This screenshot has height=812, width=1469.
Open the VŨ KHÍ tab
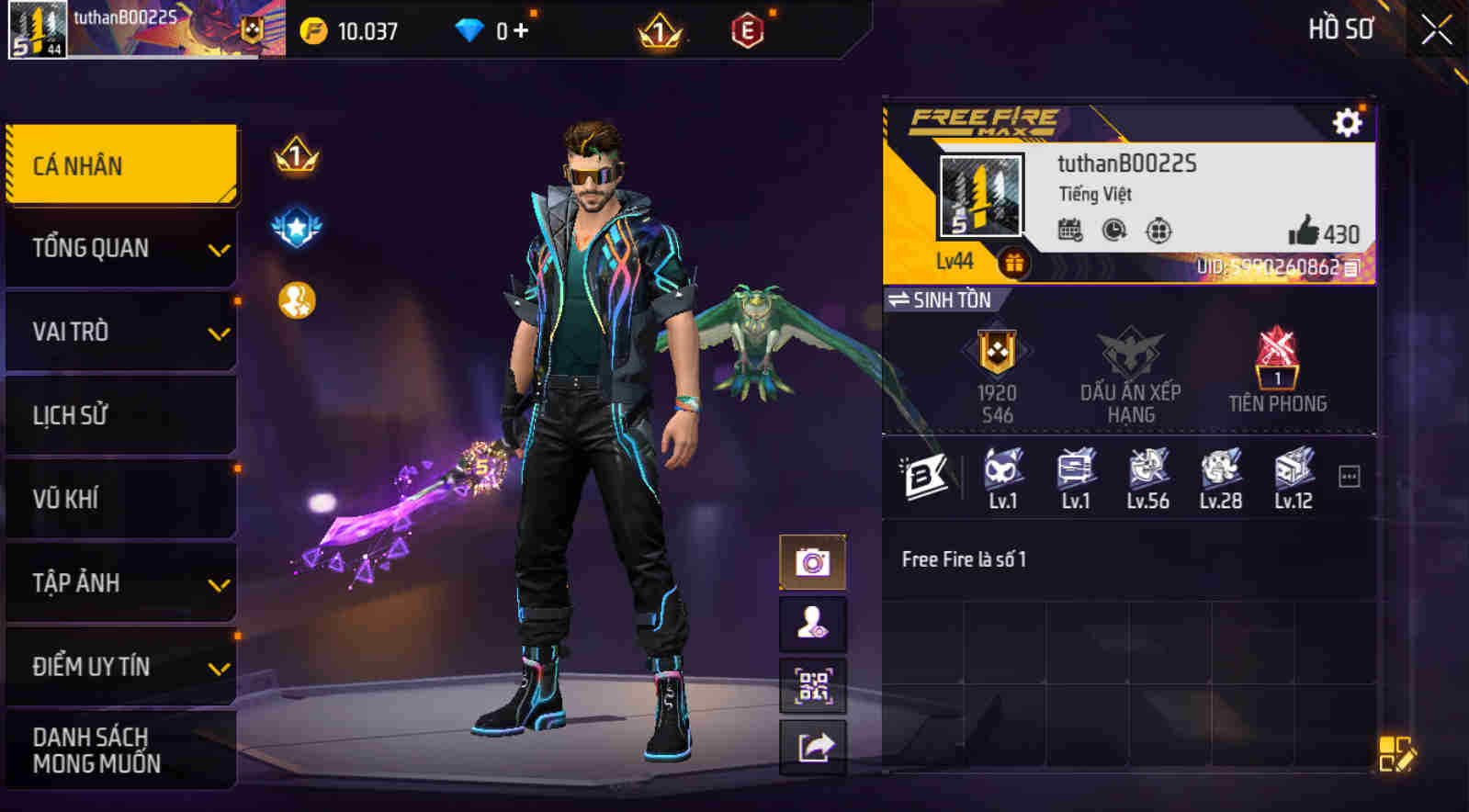pos(120,499)
